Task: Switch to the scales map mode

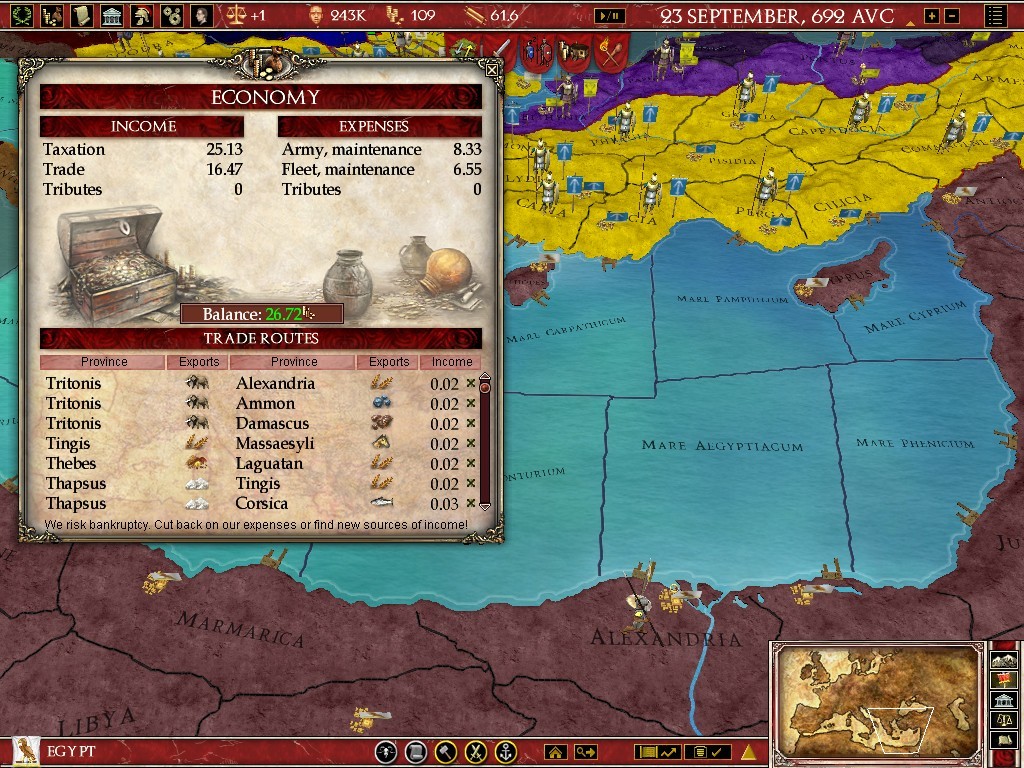Action: tap(1002, 719)
